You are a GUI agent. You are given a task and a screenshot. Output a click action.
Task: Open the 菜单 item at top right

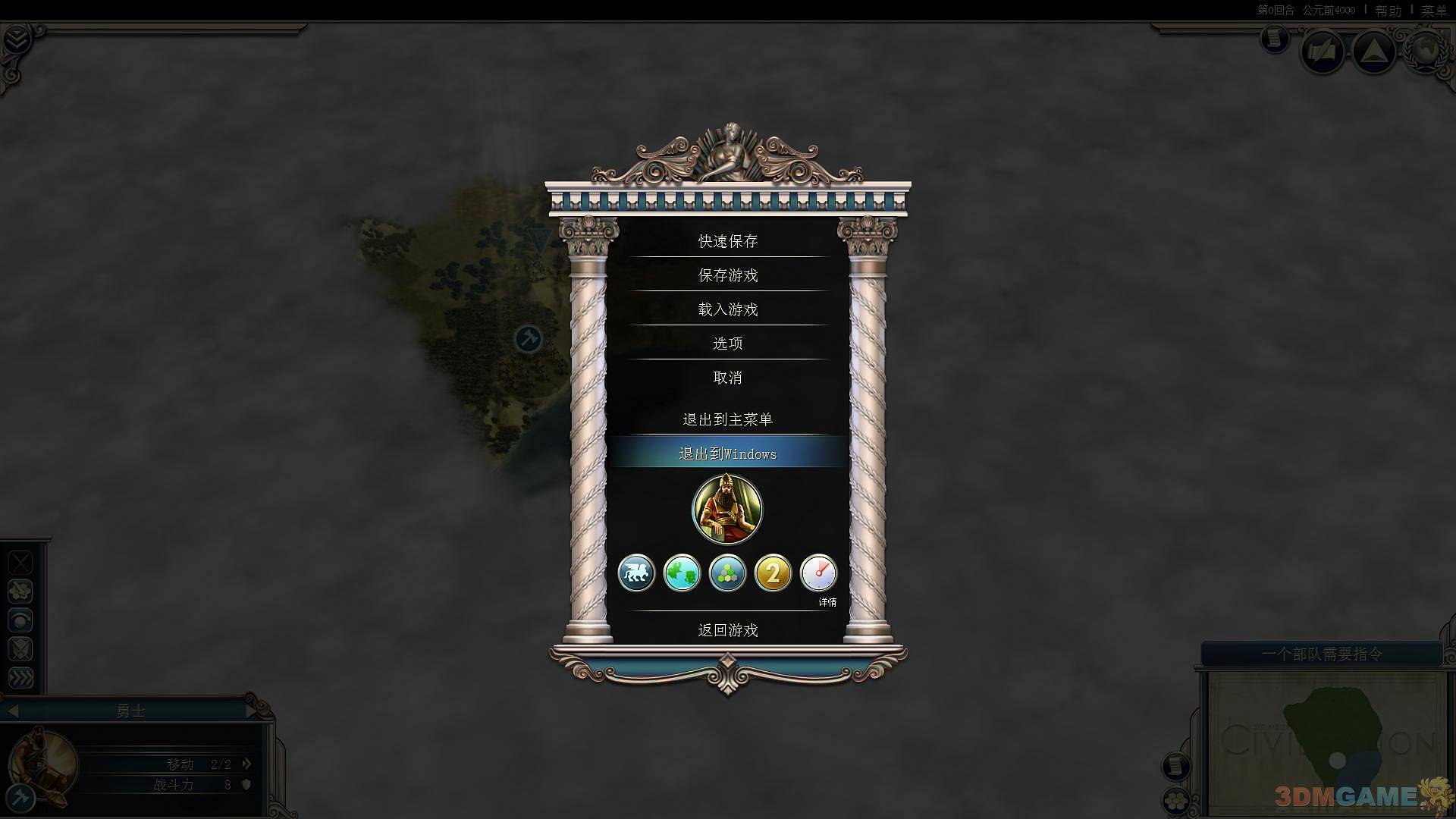(x=1435, y=10)
